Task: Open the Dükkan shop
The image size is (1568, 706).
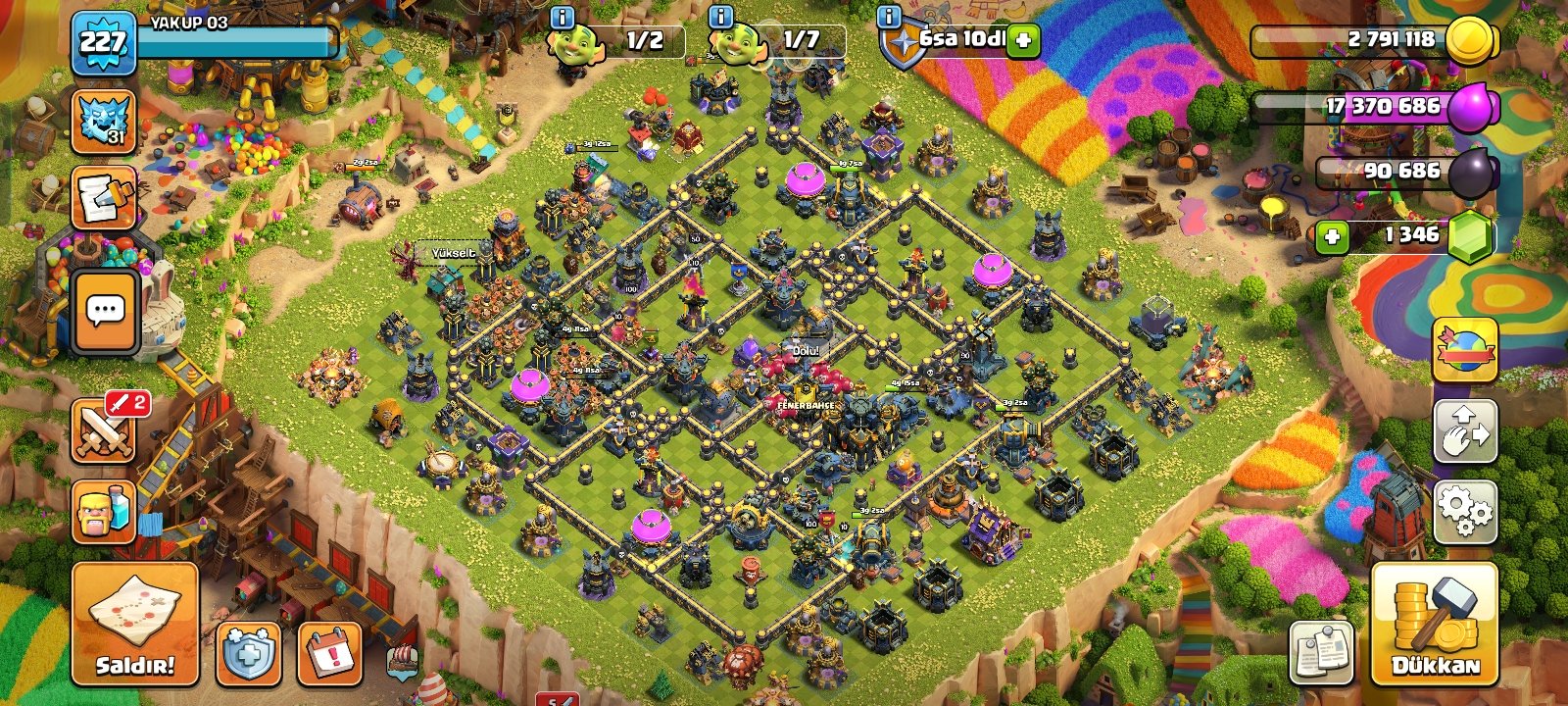Action: (x=1435, y=624)
